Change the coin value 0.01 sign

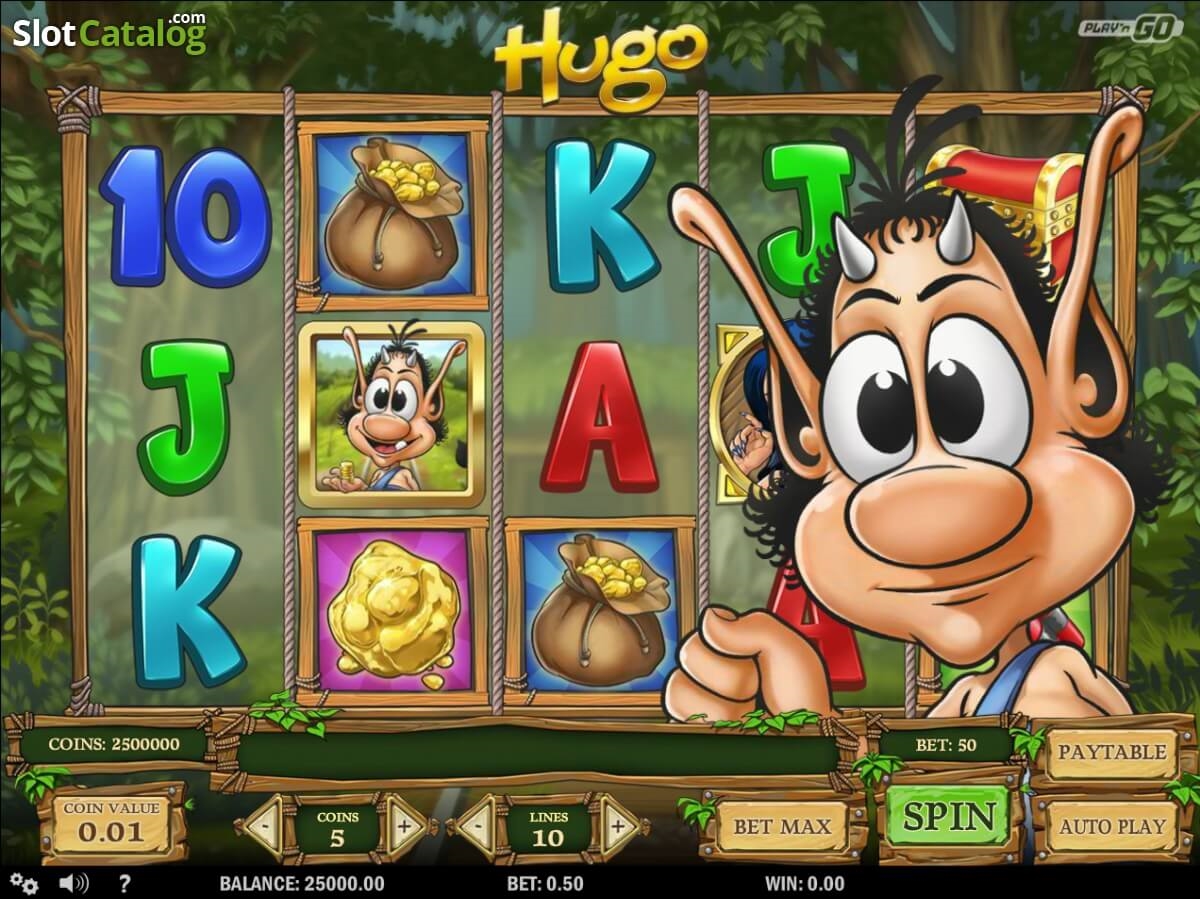[111, 822]
